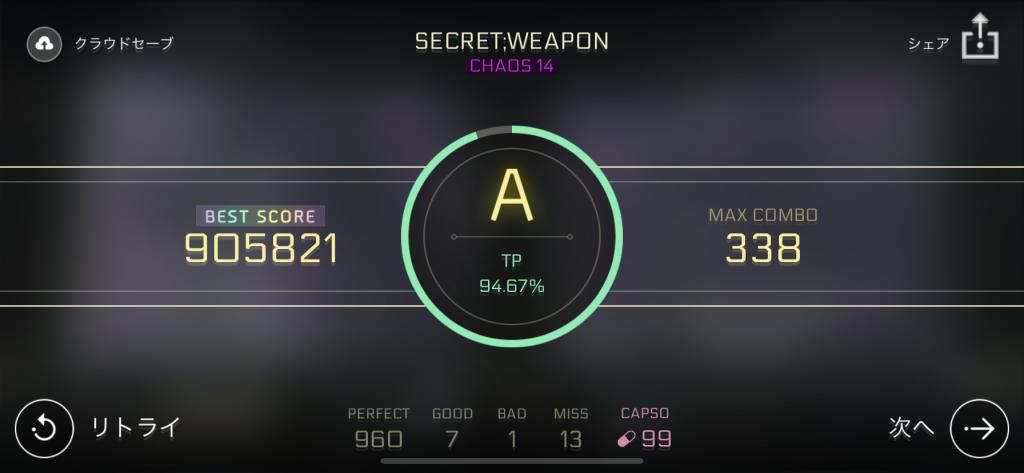Tap the cloud save button
This screenshot has width=1024, height=473.
45,44
